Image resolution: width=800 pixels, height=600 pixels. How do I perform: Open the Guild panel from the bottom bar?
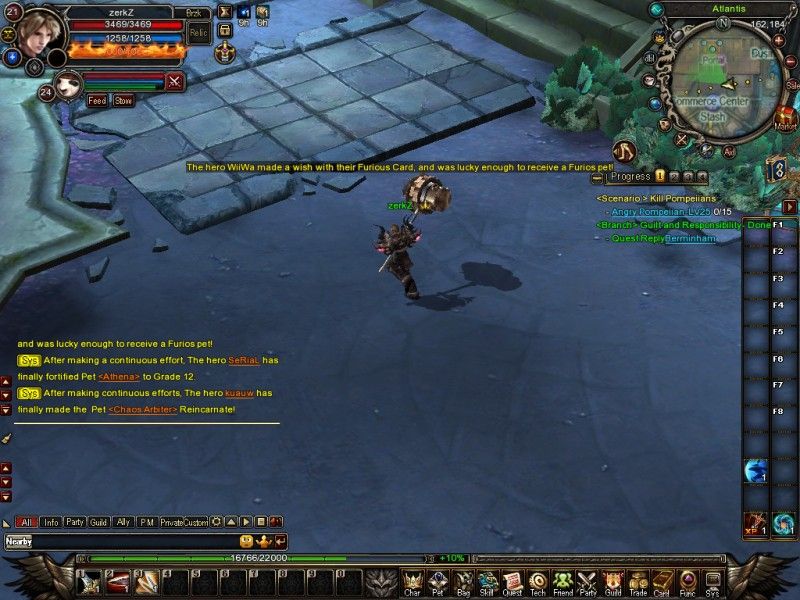612,583
